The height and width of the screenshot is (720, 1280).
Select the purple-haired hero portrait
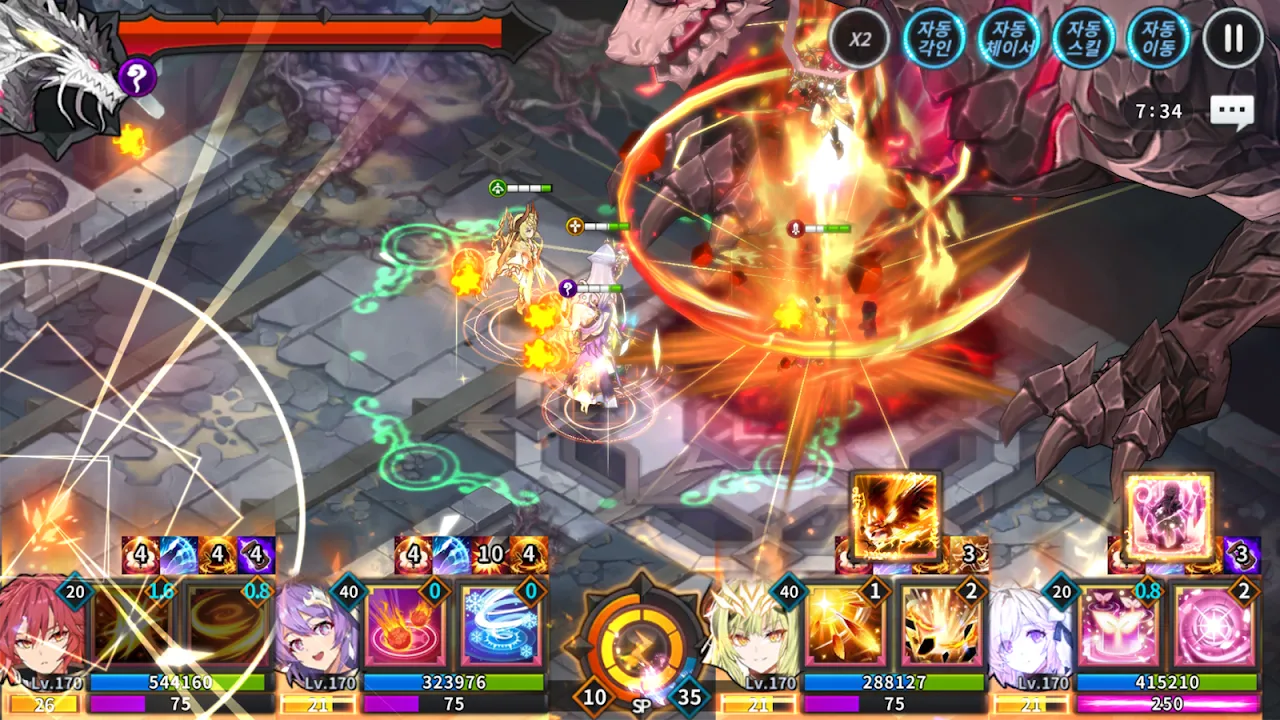tap(315, 630)
